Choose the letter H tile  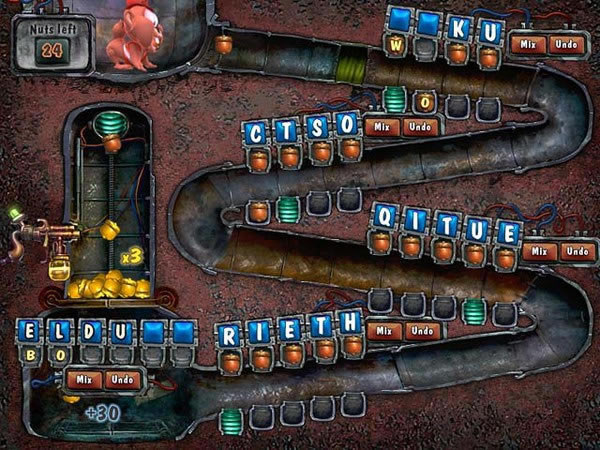pyautogui.click(x=350, y=322)
